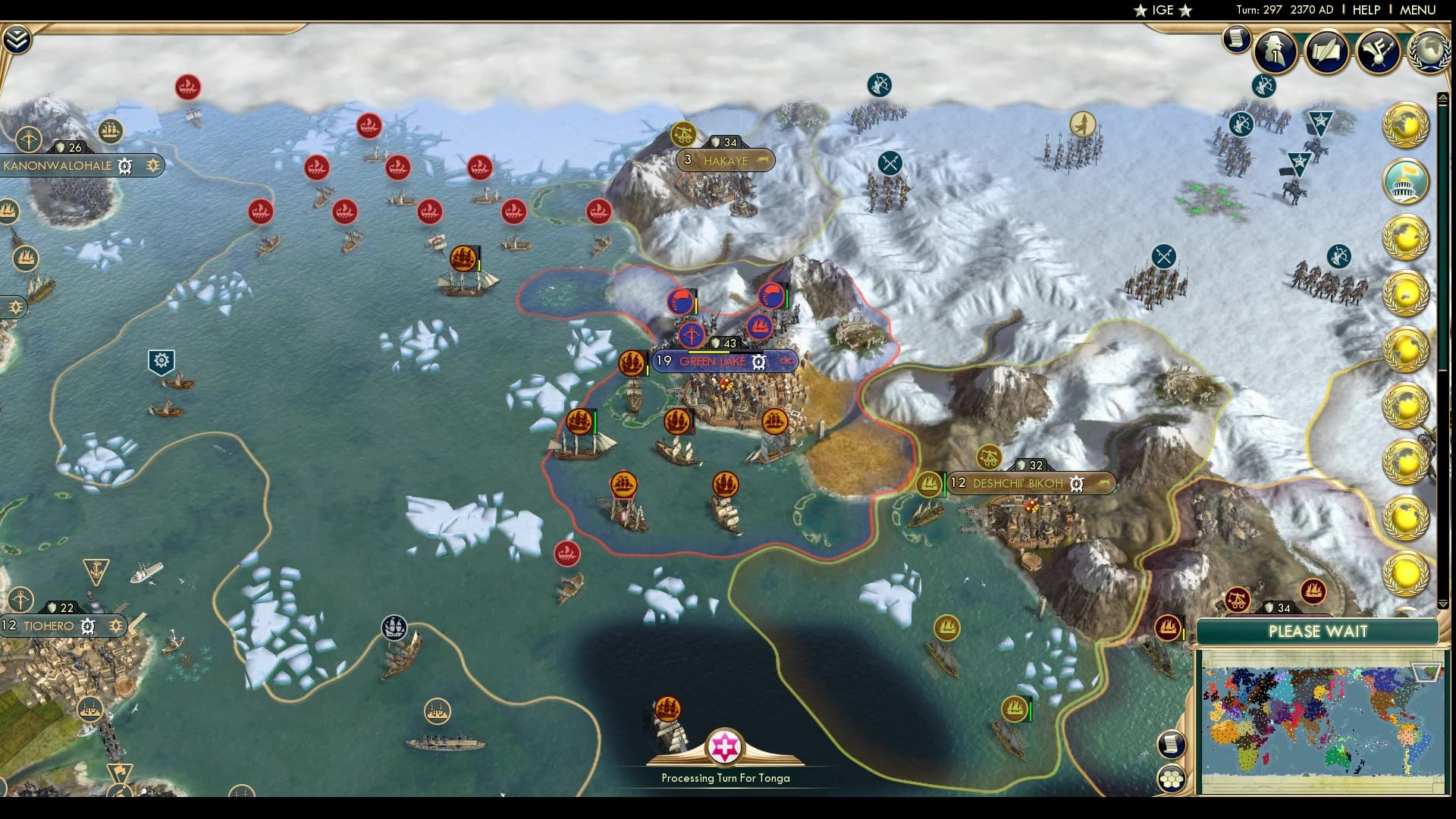
Task: Click the capitol dome notification on the right edge
Action: pyautogui.click(x=1407, y=180)
